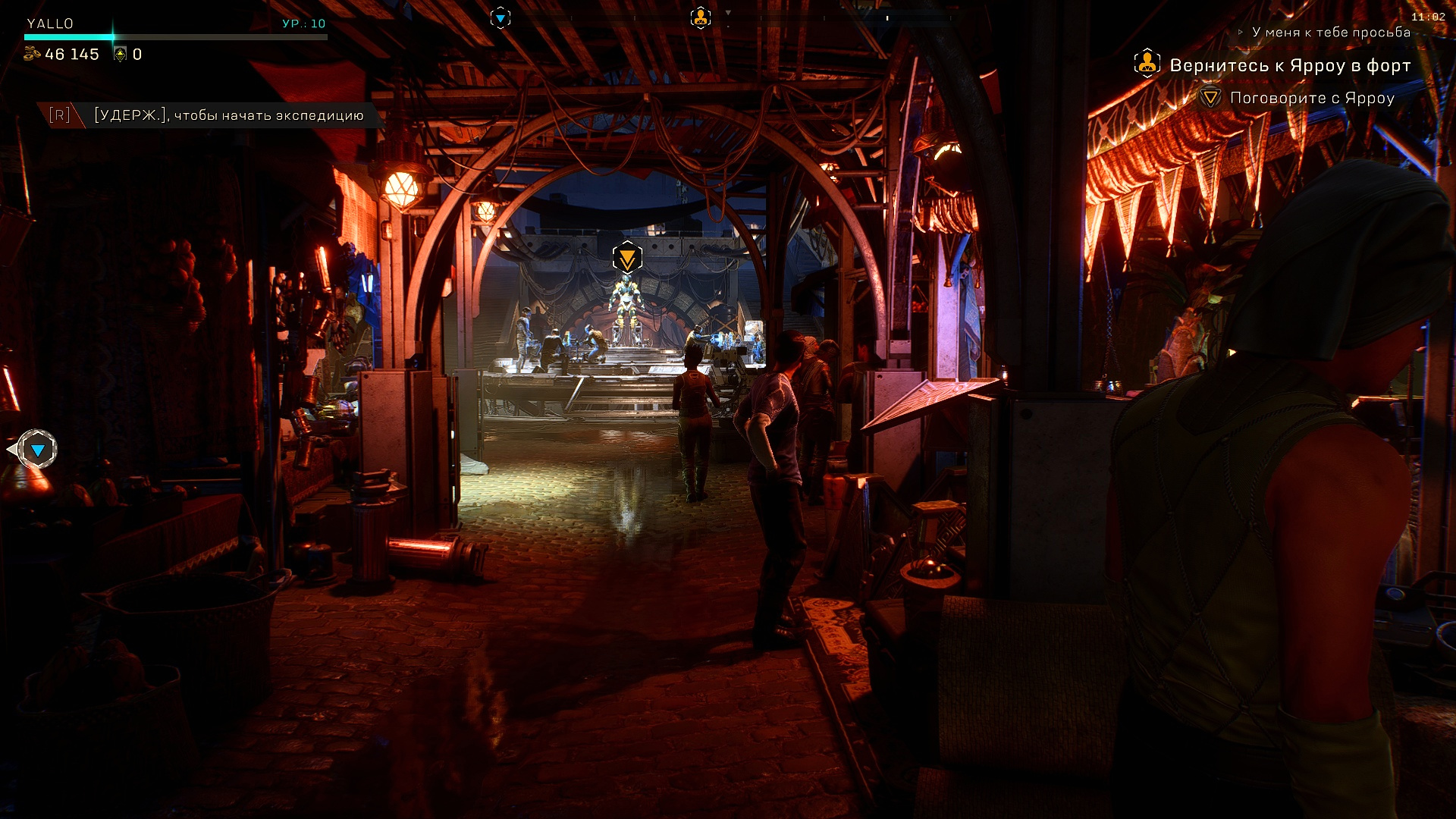Select the orange character marker on the compass
1456x819 pixels.
click(x=701, y=17)
